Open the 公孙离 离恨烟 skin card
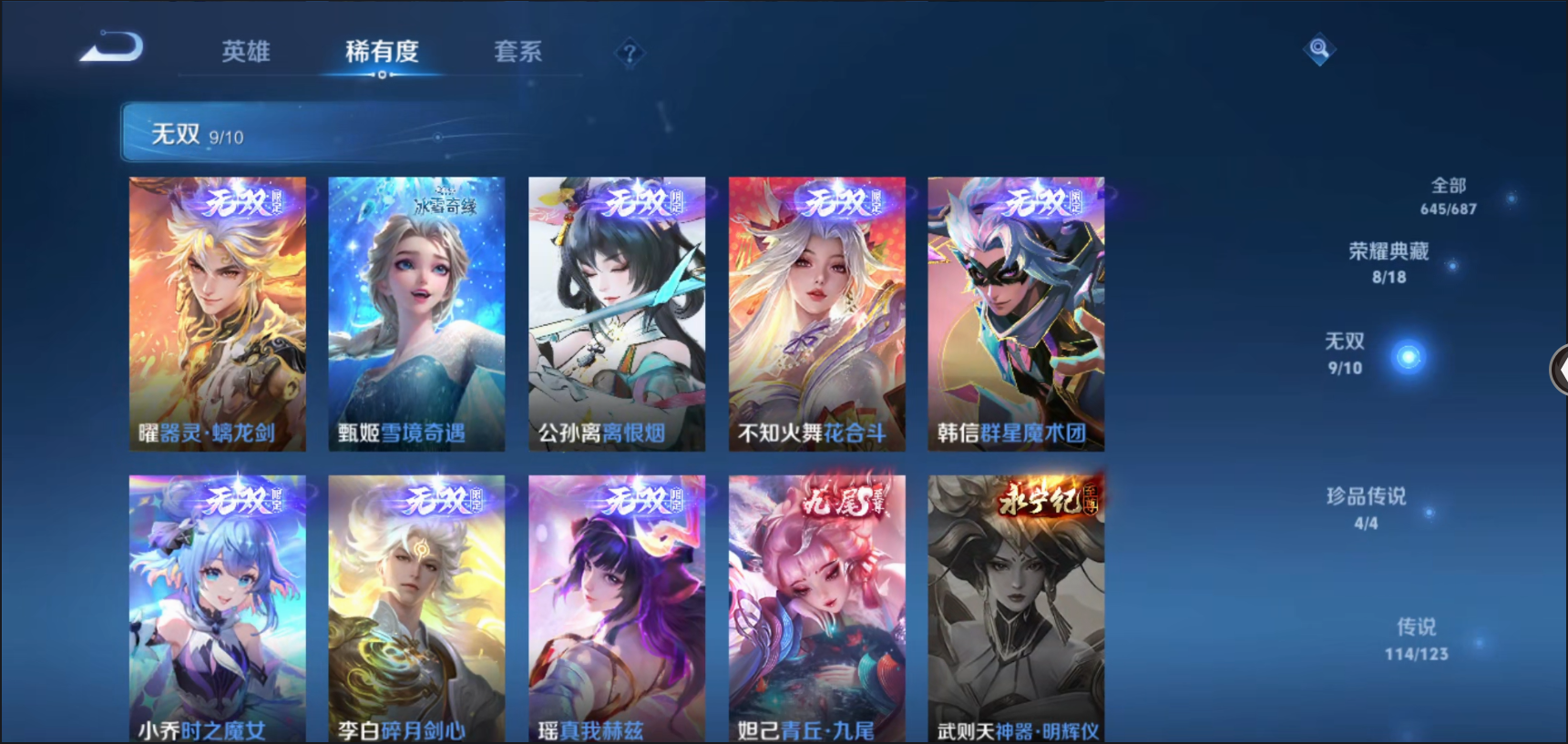1568x744 pixels. pos(617,313)
